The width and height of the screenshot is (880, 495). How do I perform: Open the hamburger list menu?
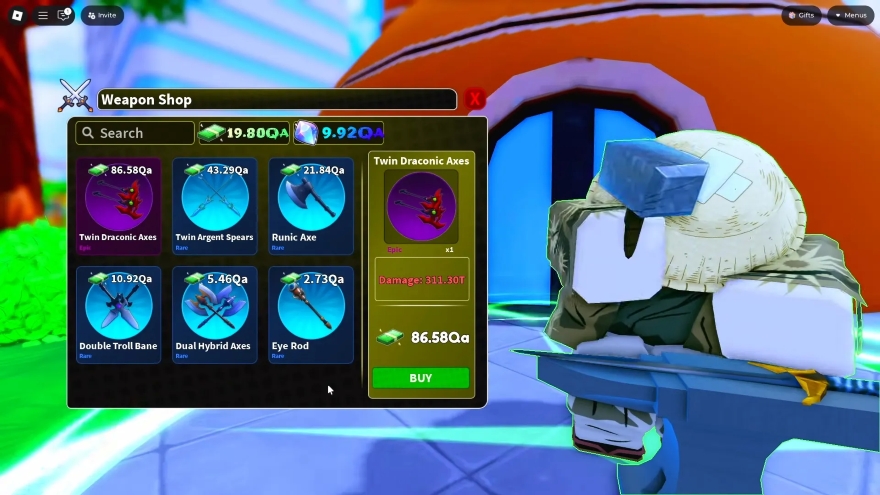coord(42,16)
